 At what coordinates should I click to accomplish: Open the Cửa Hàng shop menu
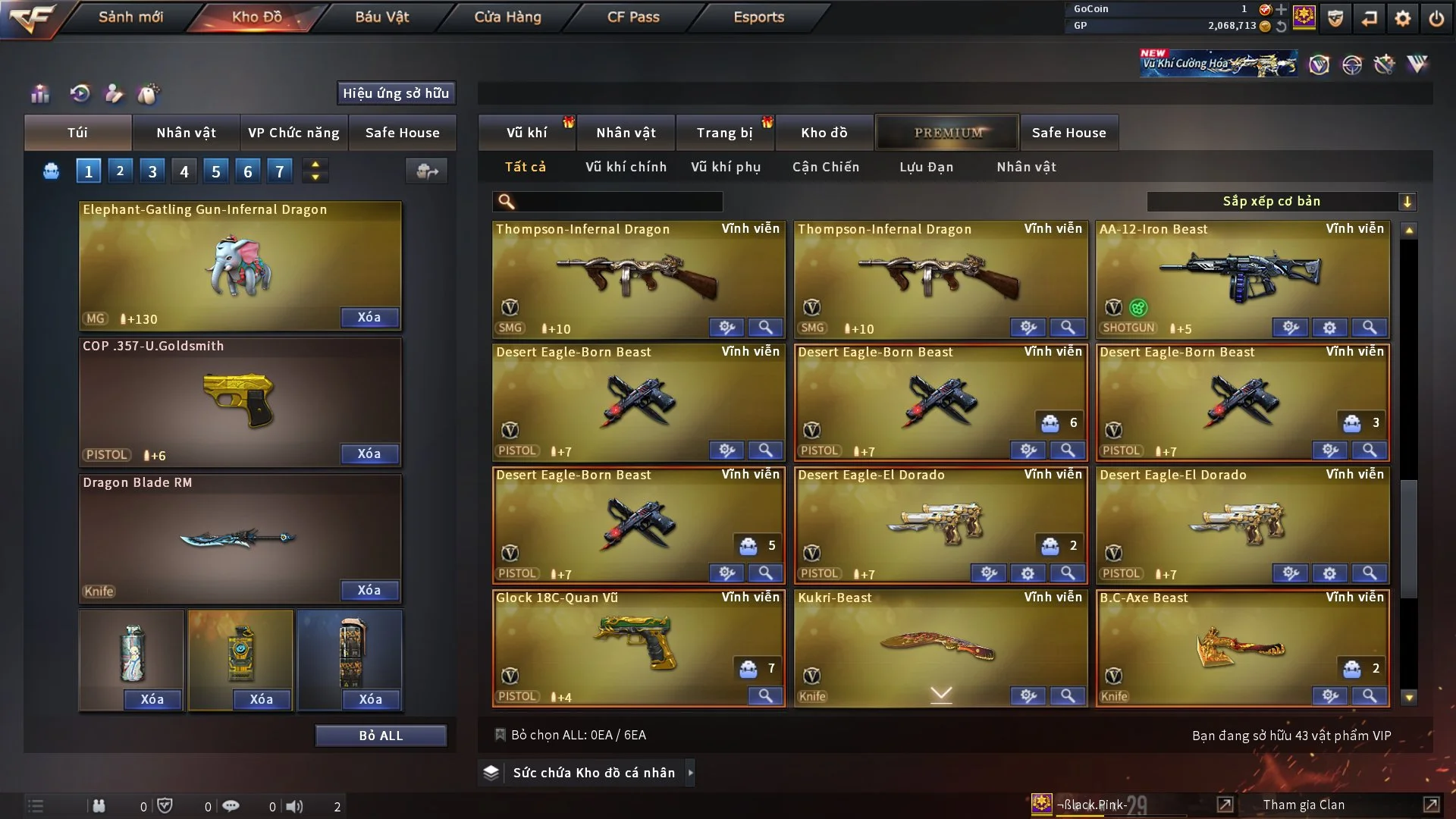[507, 17]
